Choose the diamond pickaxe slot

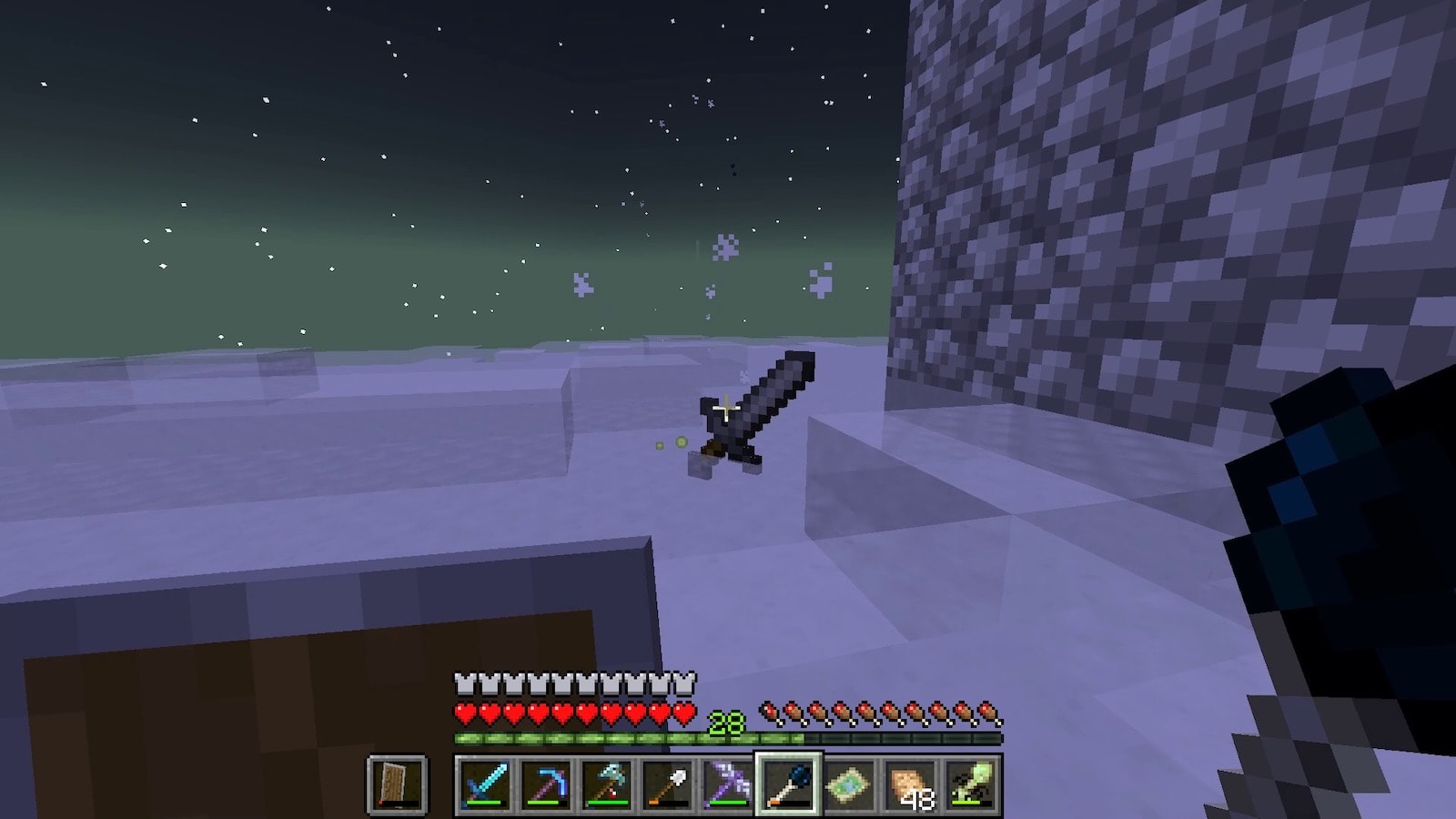tap(545, 784)
